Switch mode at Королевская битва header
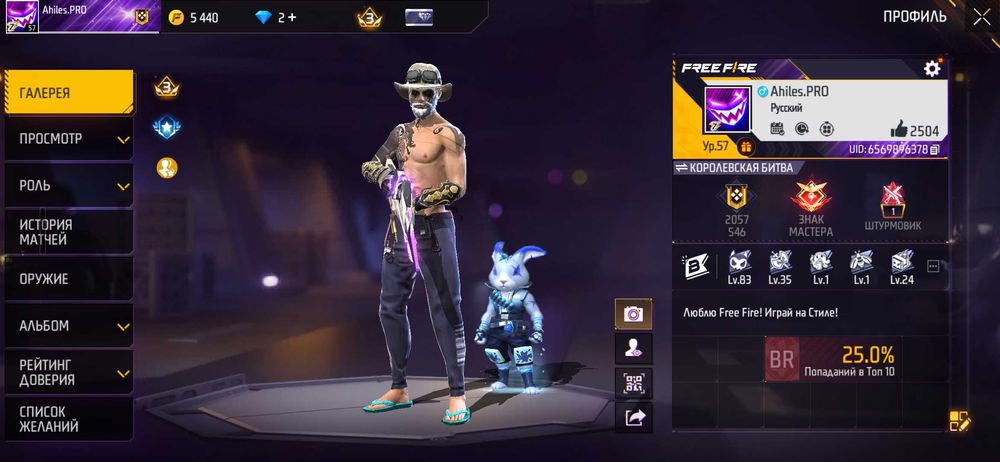 [682, 168]
